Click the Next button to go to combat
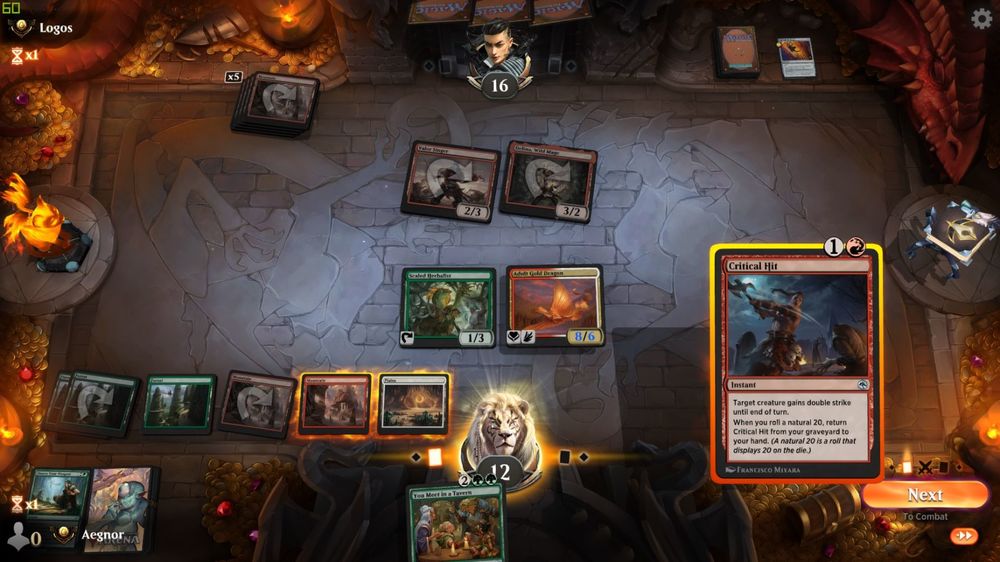The height and width of the screenshot is (562, 1000). tap(924, 495)
